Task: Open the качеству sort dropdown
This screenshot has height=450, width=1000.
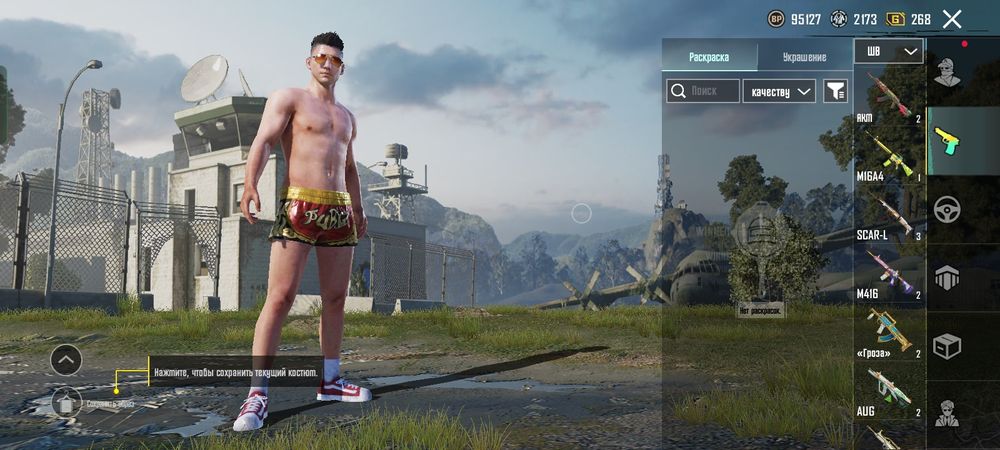Action: pos(780,91)
